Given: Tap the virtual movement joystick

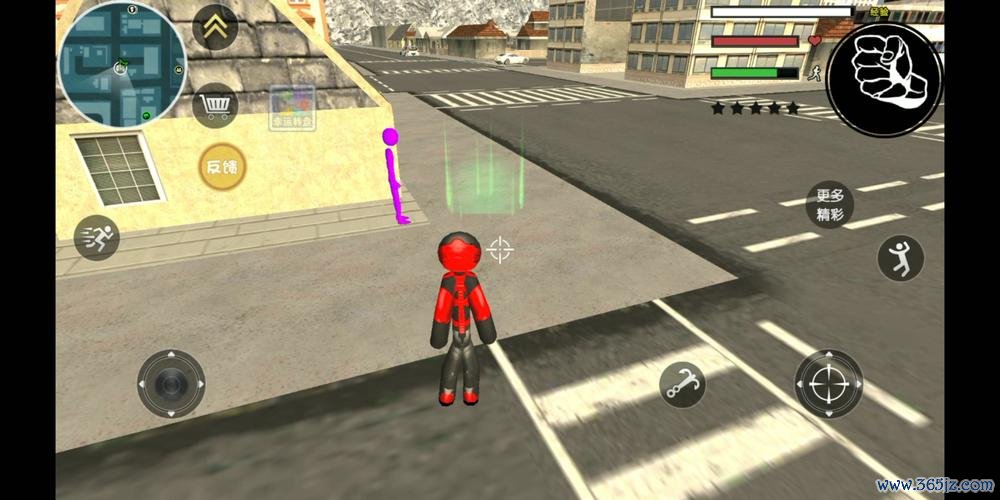Looking at the screenshot, I should click(x=171, y=383).
